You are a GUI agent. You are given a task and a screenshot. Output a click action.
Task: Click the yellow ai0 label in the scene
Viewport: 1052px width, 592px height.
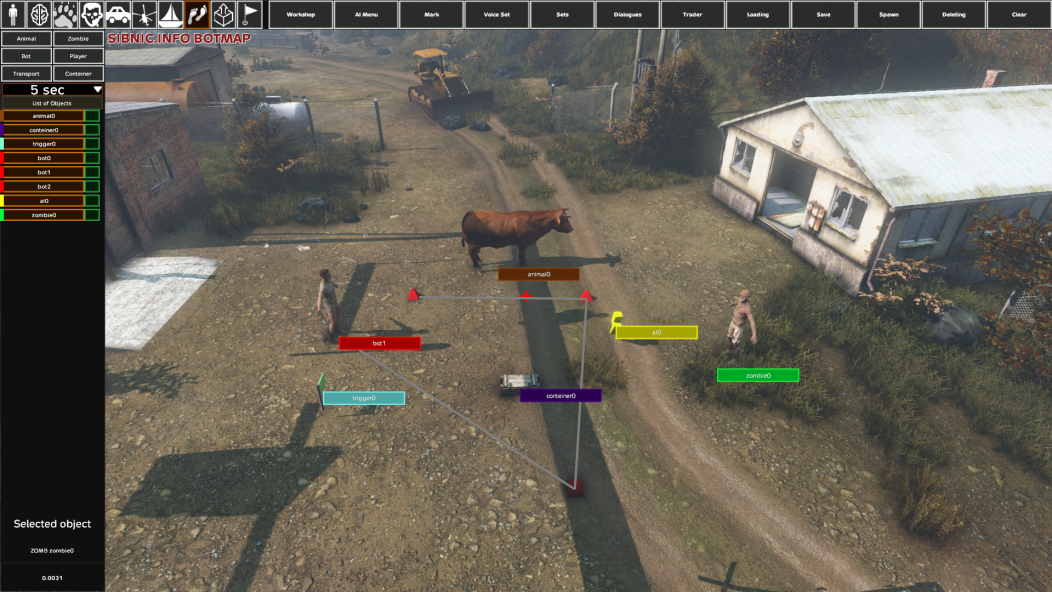656,333
